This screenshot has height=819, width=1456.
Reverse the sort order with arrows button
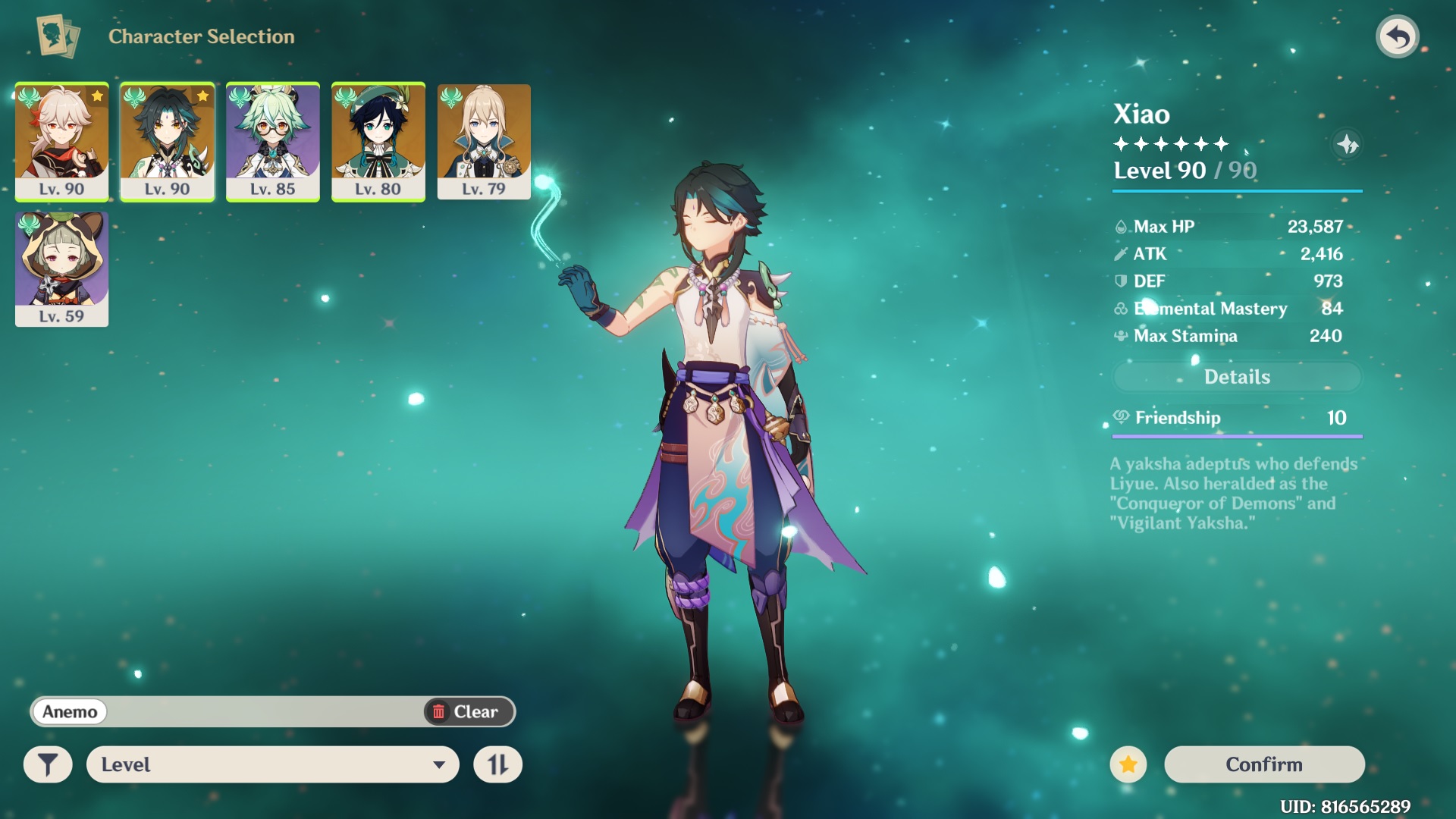pyautogui.click(x=497, y=764)
